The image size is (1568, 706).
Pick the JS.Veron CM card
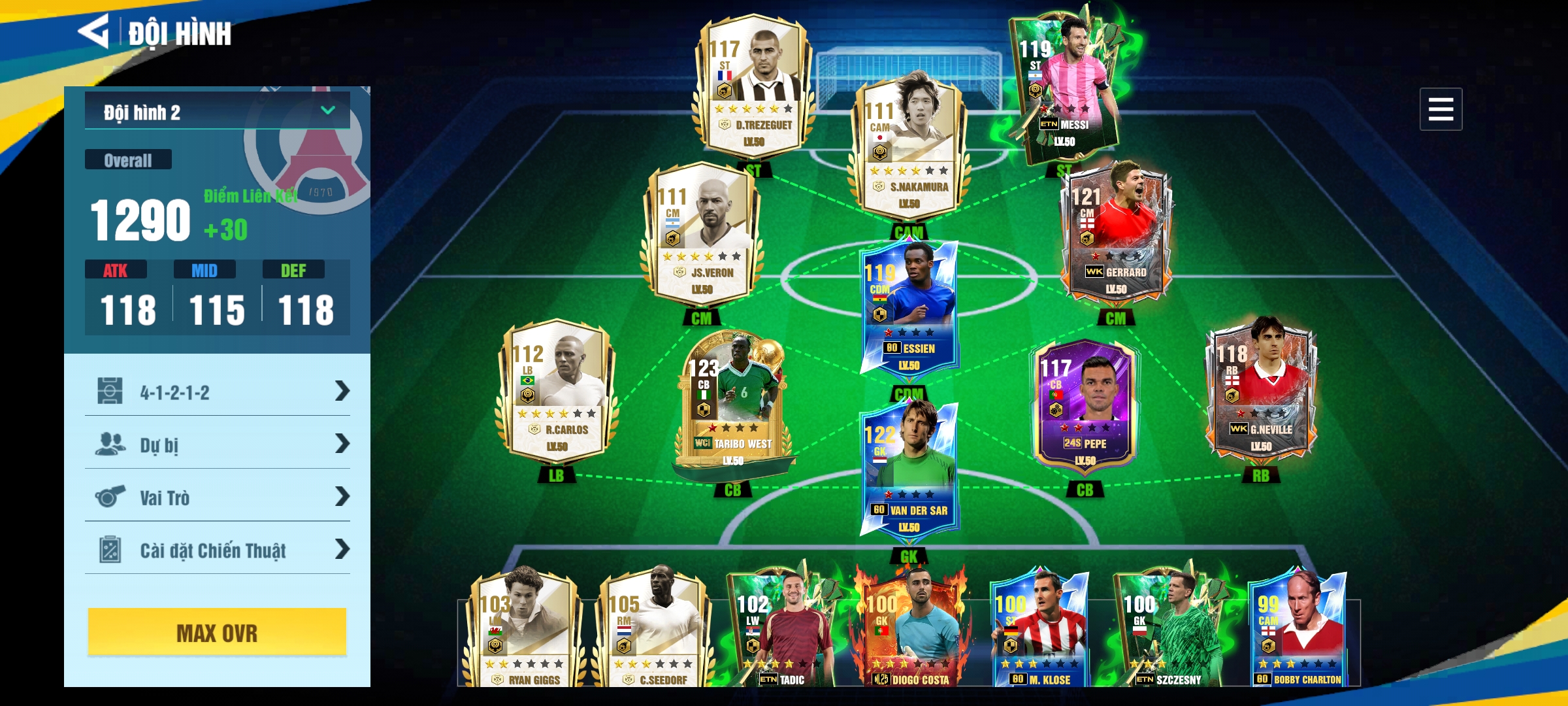pyautogui.click(x=702, y=235)
